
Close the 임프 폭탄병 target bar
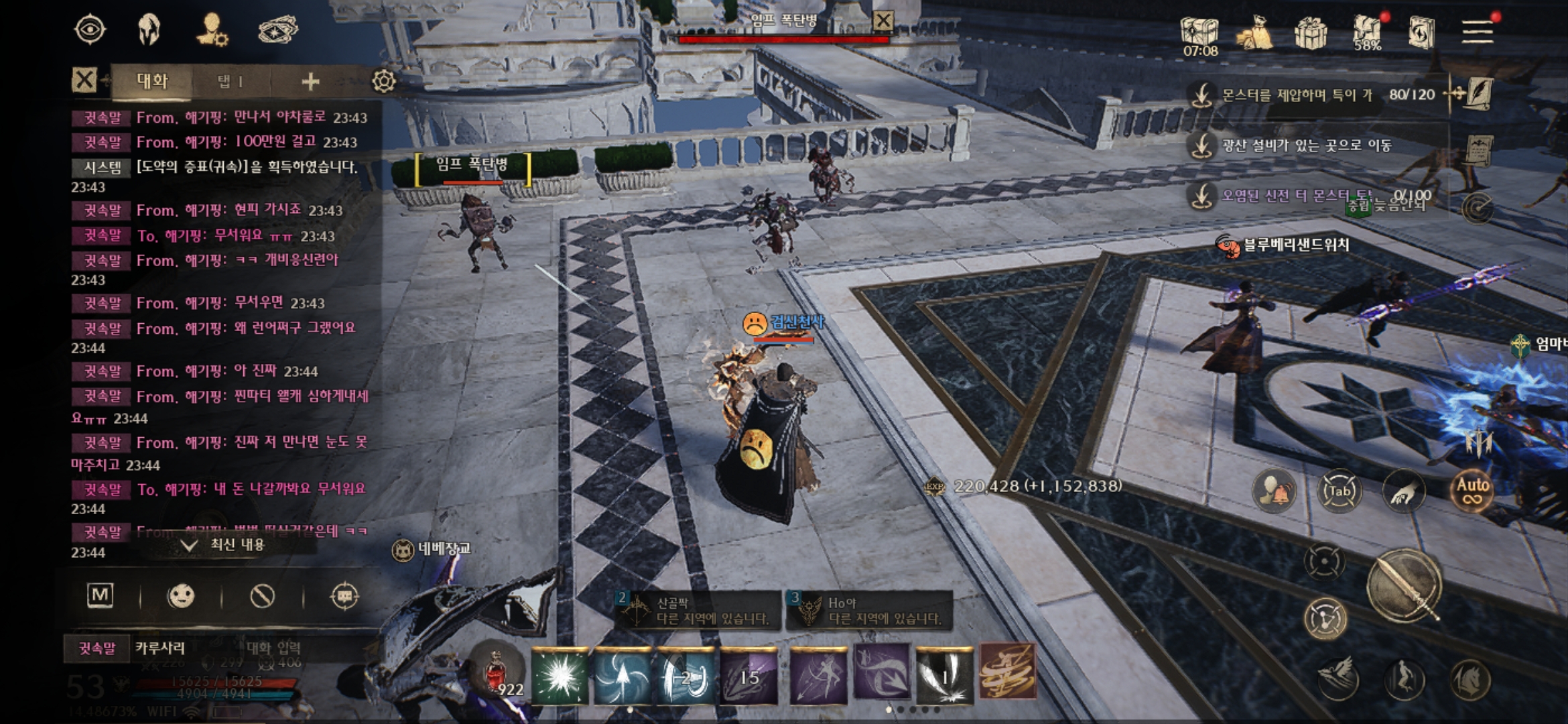tap(883, 21)
